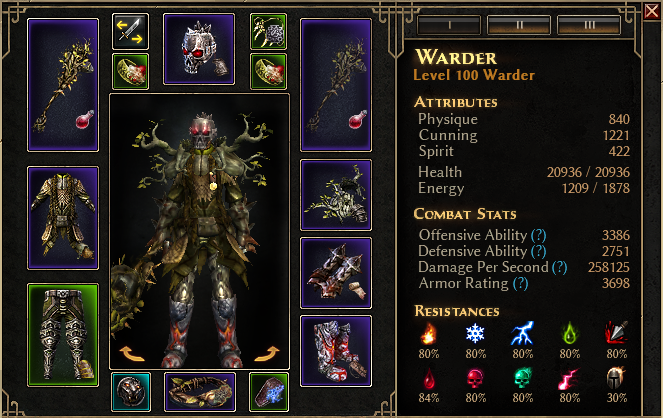Screen dimensions: 663x418
Task: Select the gauntlets slot
Action: [x=336, y=273]
